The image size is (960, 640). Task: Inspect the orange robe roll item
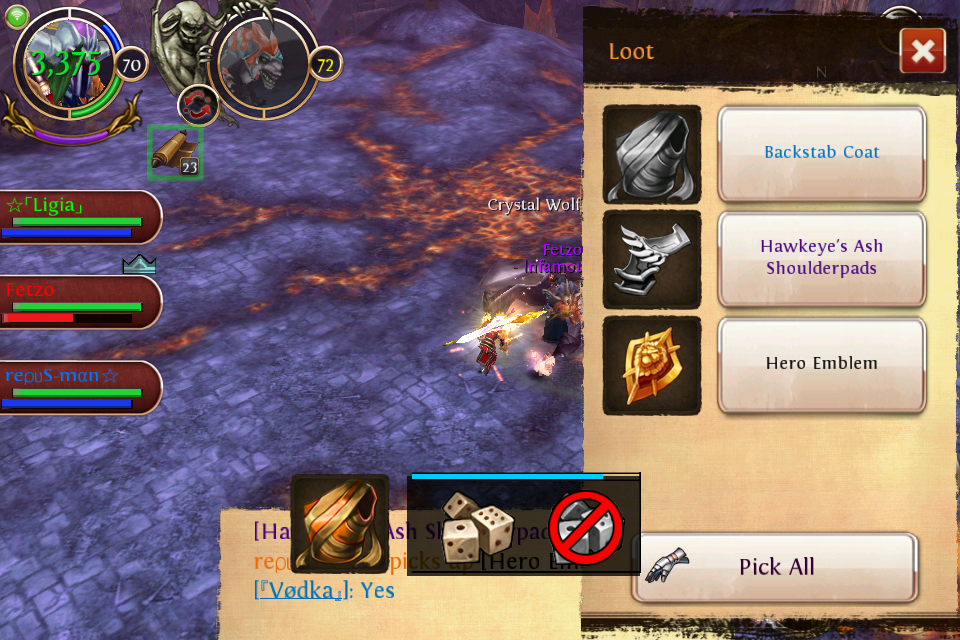click(x=339, y=523)
